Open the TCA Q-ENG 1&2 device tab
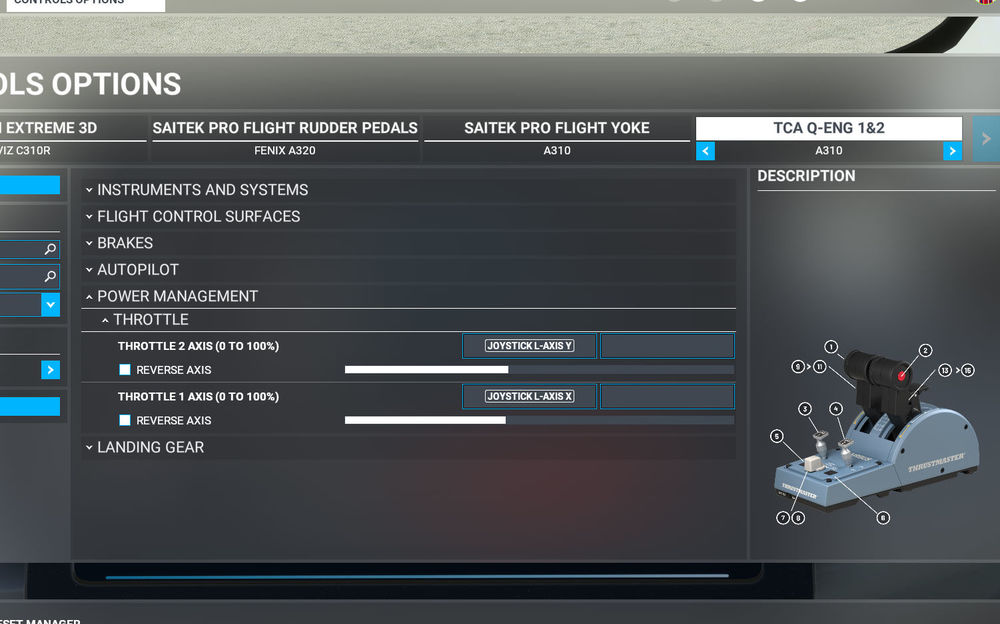The width and height of the screenshot is (1000, 624). 828,129
